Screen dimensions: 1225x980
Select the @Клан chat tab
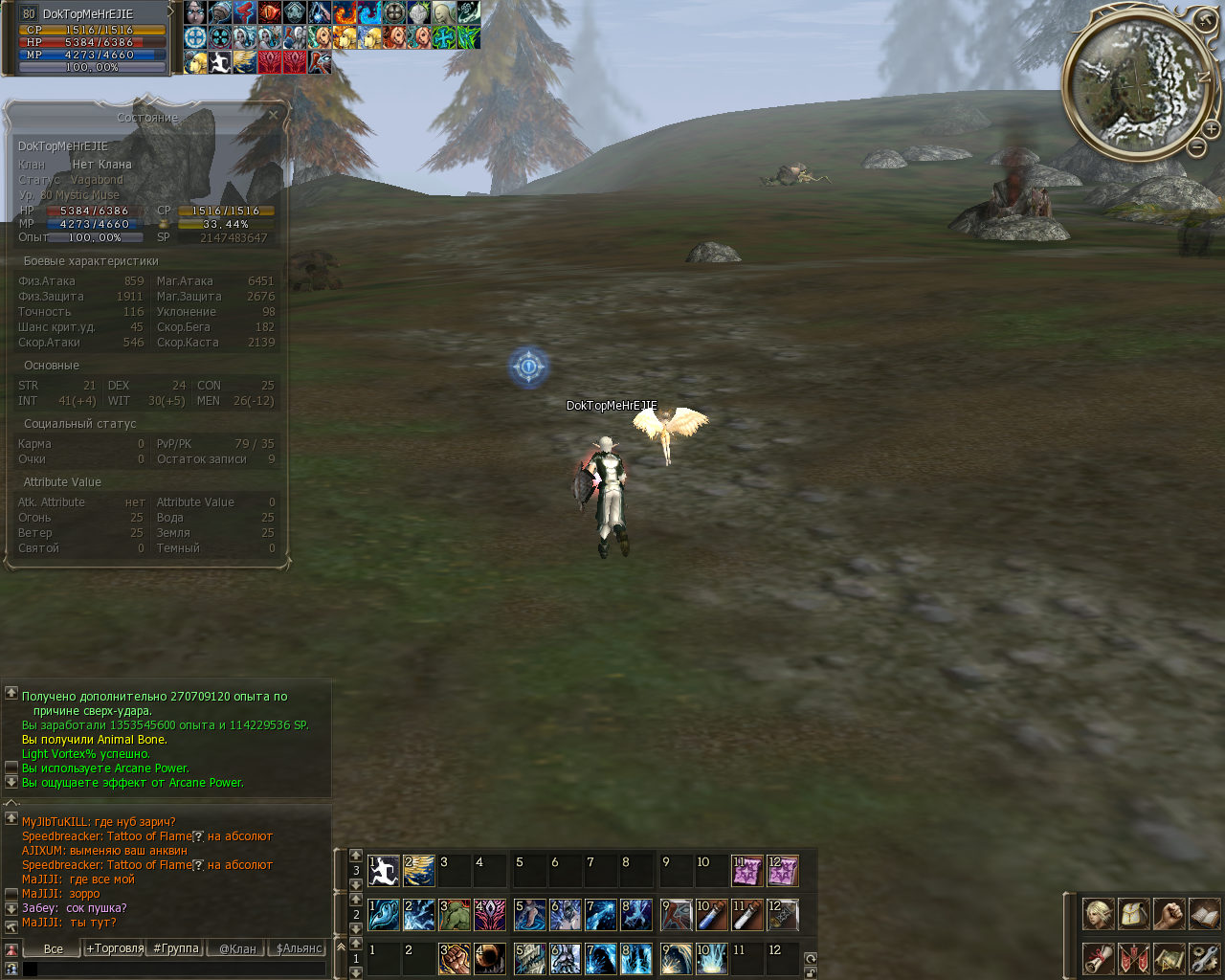[237, 948]
